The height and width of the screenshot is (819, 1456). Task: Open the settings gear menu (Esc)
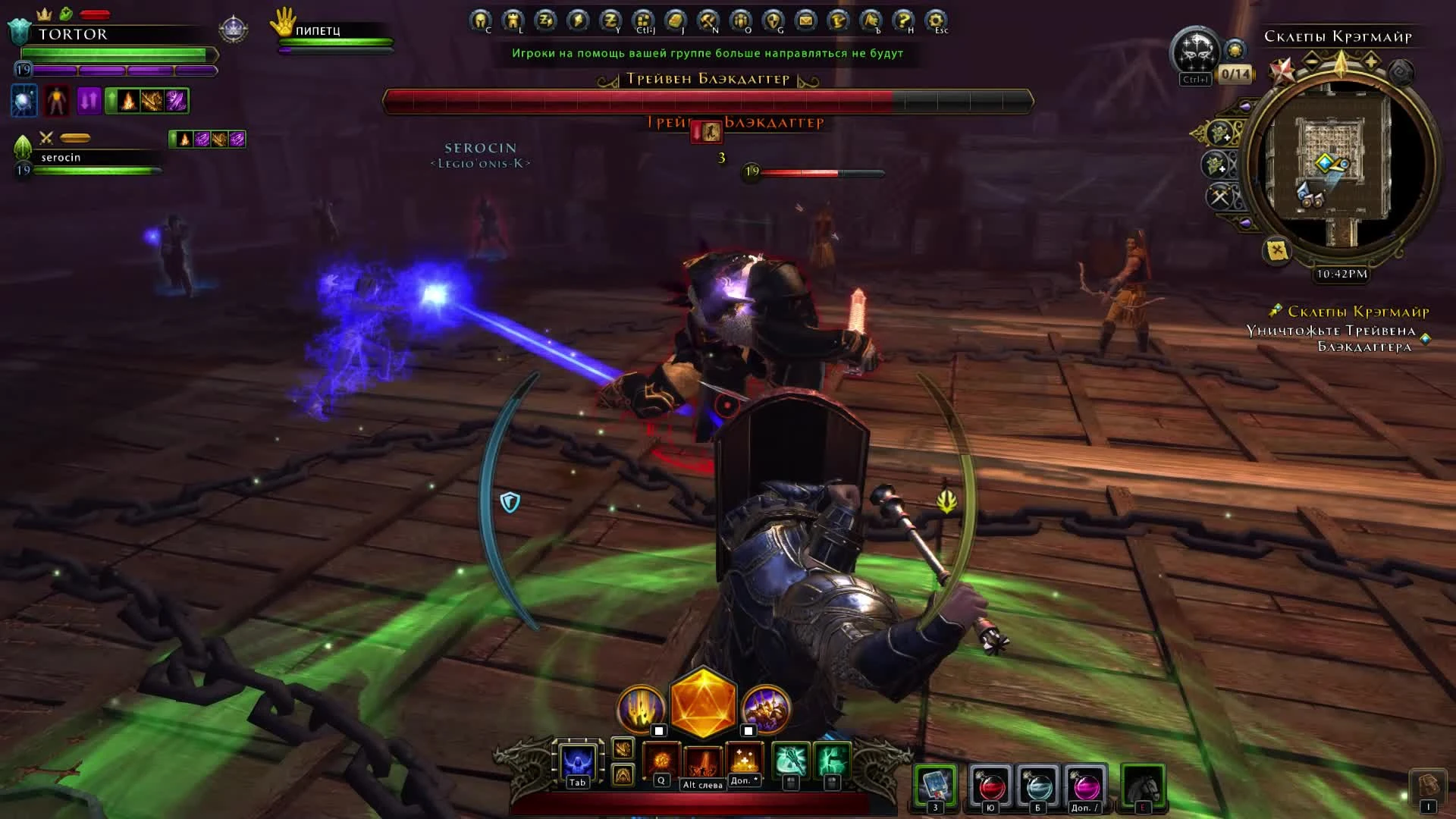[x=934, y=18]
